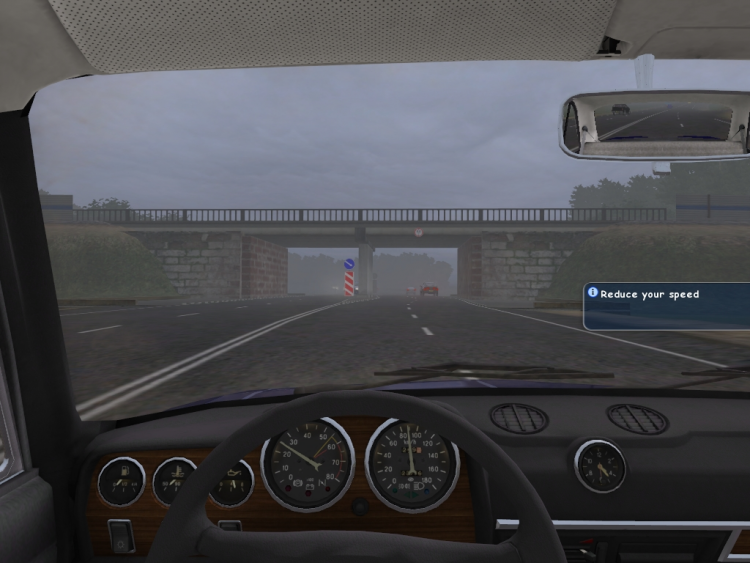Click the blue info icon in the notification
Image resolution: width=750 pixels, height=563 pixels.
coord(593,293)
